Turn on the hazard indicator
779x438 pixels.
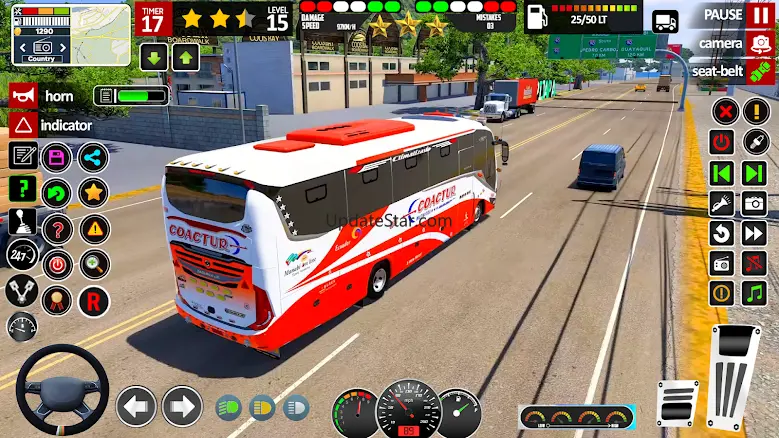pyautogui.click(x=23, y=125)
